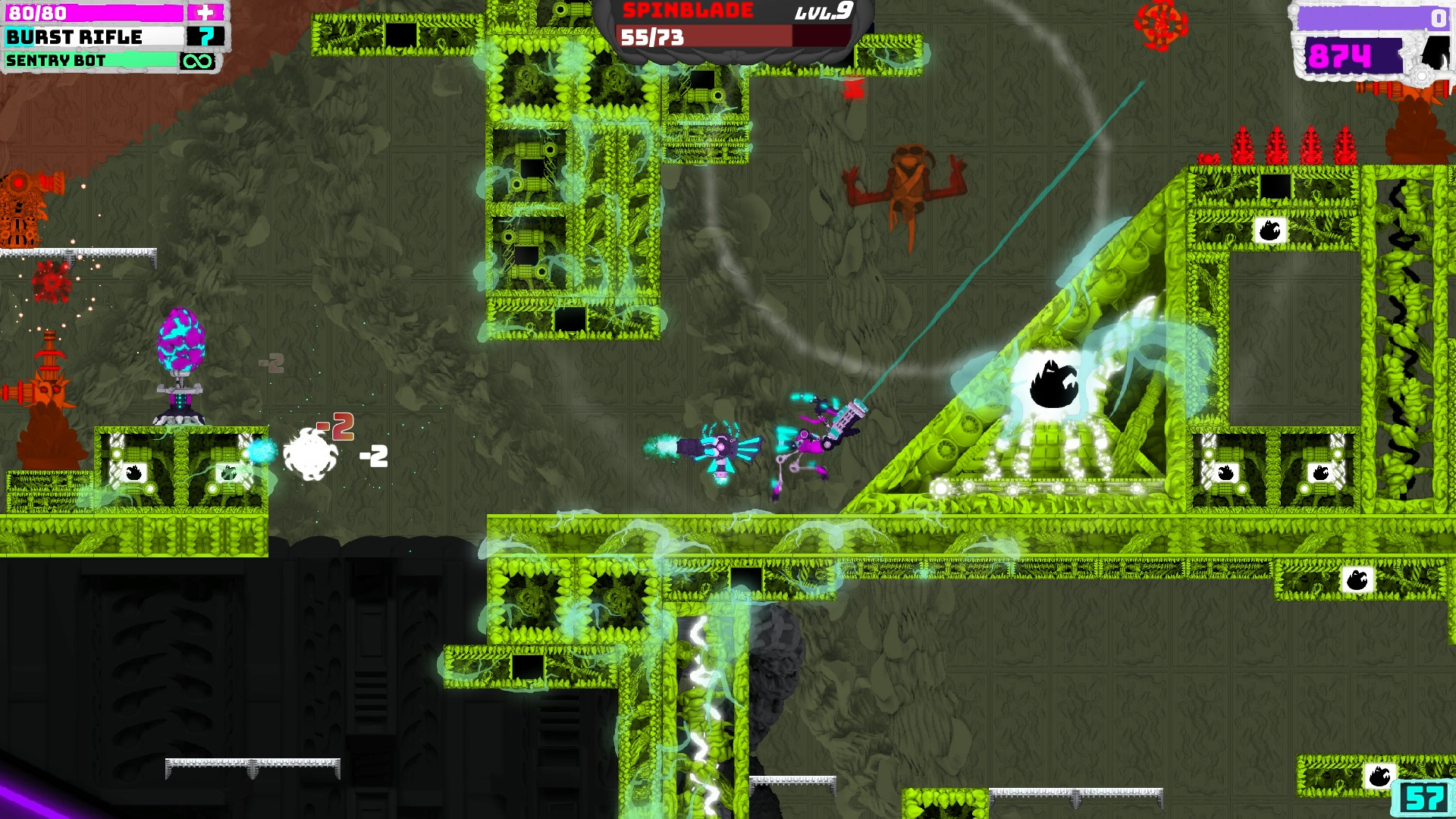Viewport: 1456px width, 819px height.
Task: Select the infinity symbol on Sentry Bot row
Action: 199,61
